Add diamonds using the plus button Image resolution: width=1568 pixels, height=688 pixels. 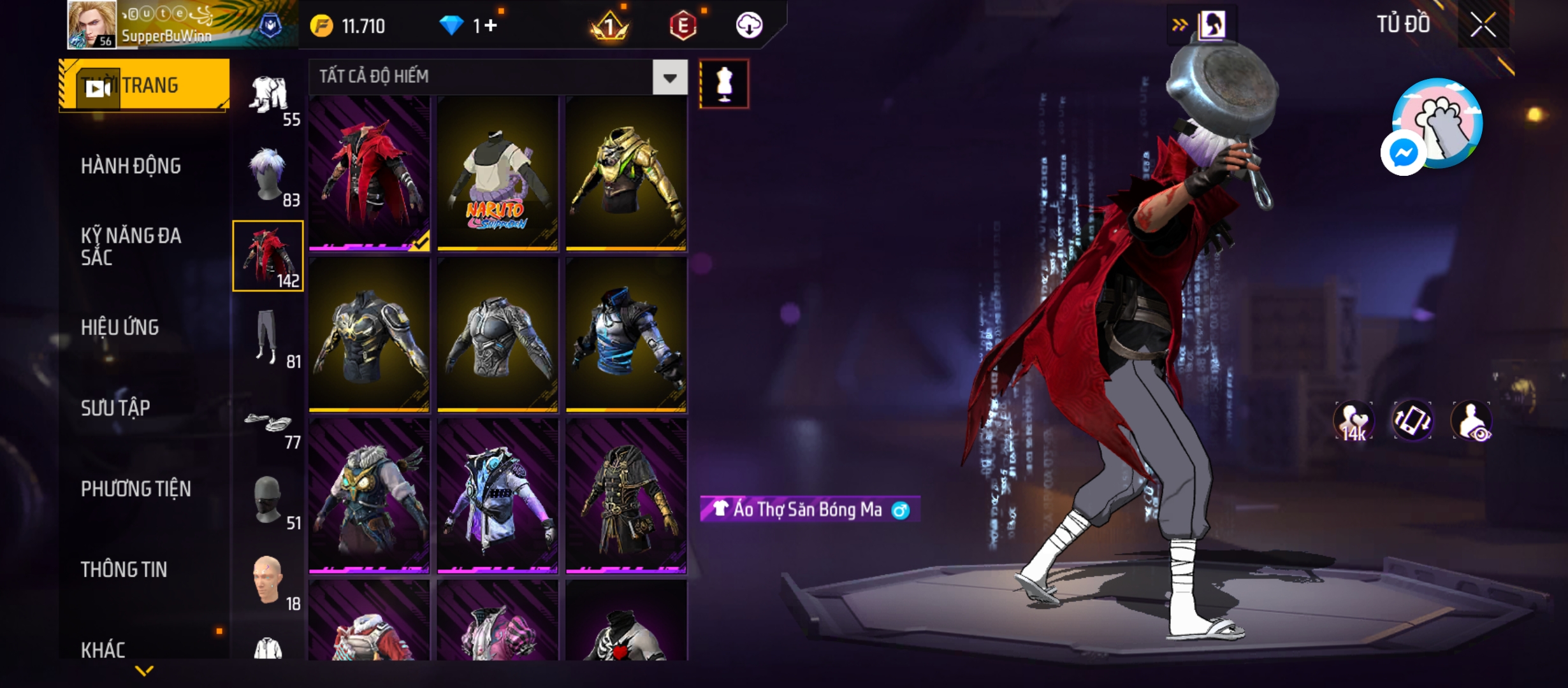490,26
